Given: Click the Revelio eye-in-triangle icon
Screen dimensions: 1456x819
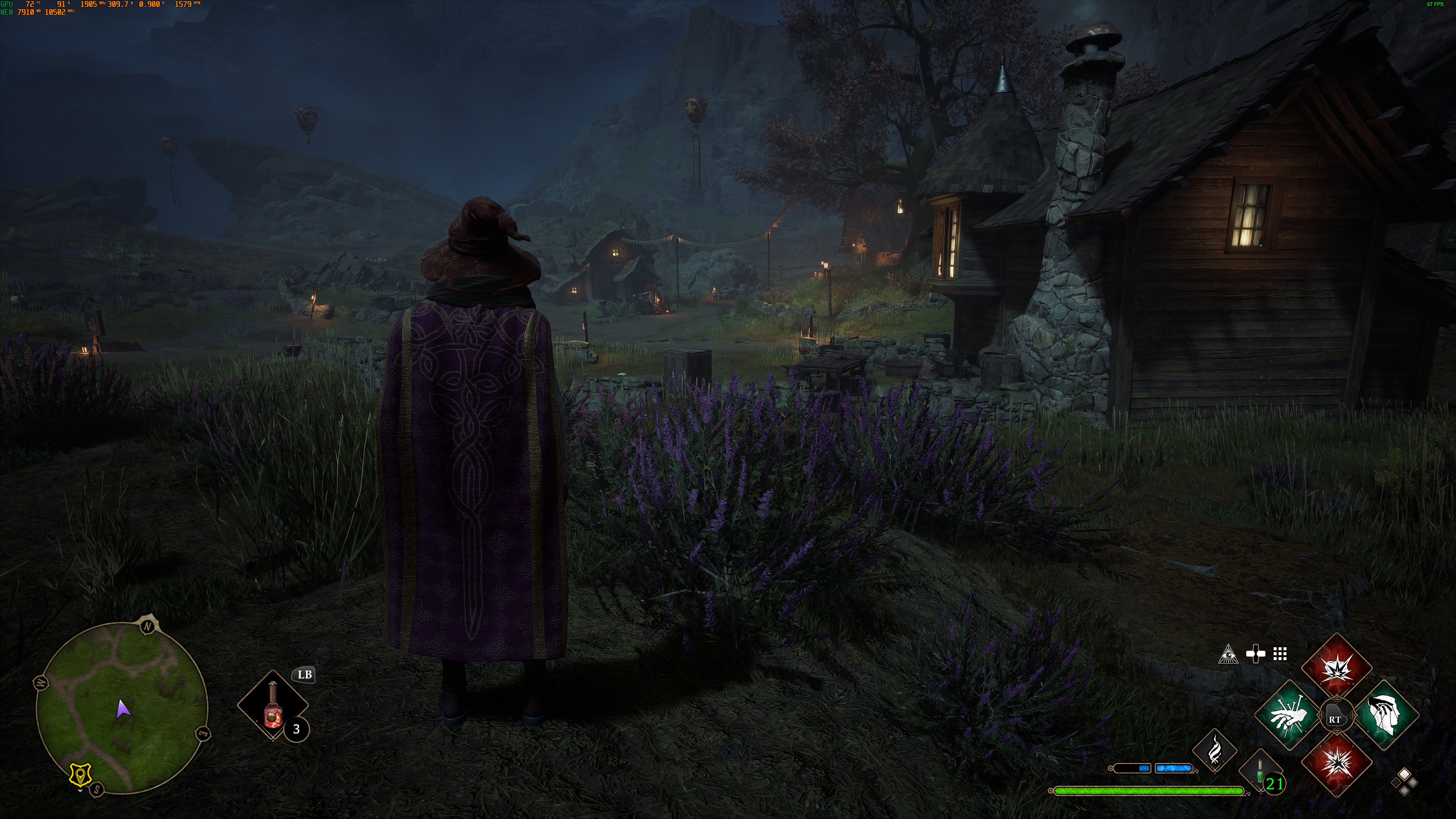Looking at the screenshot, I should pos(1228,654).
